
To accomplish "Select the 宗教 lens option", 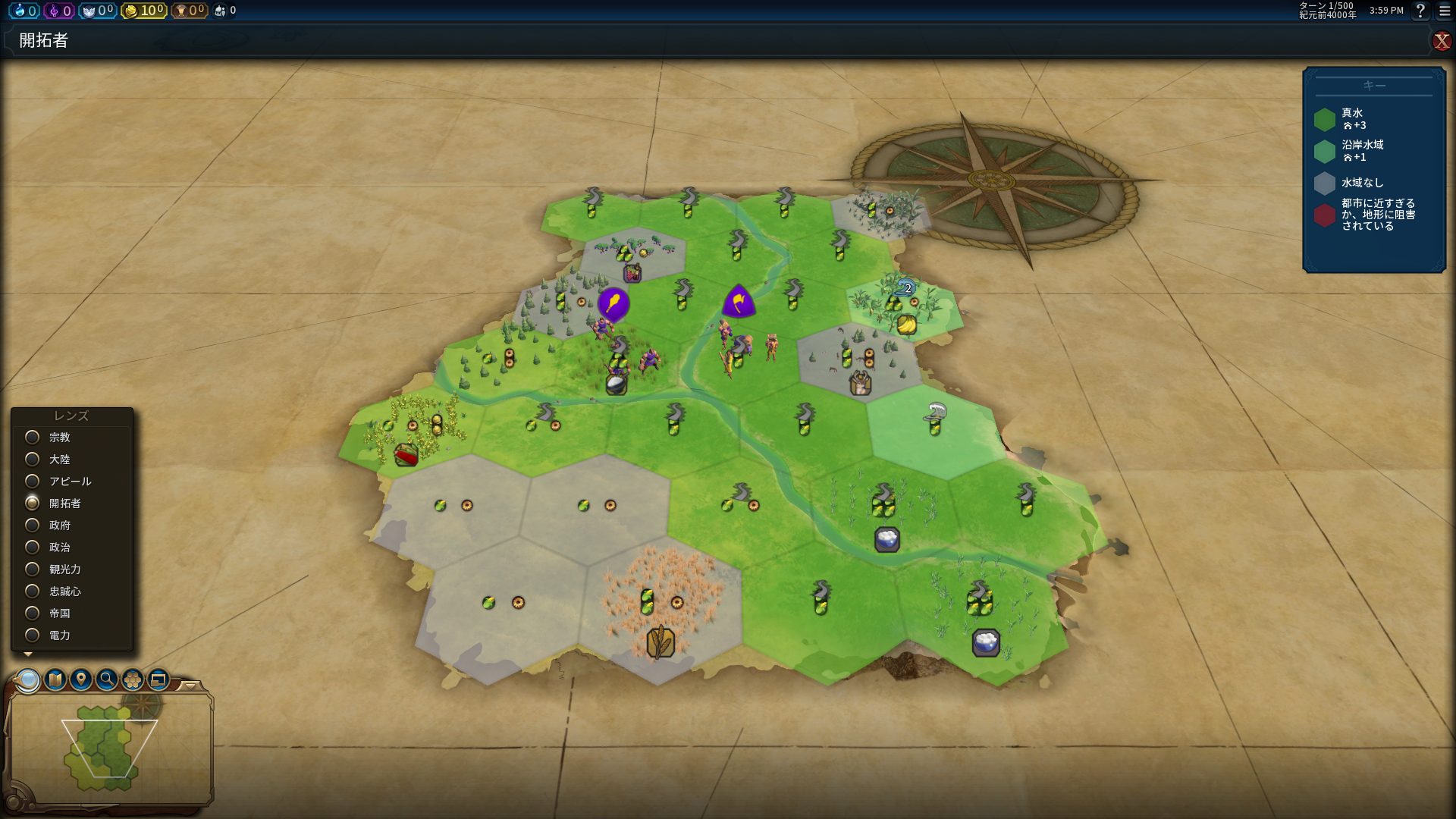I will coord(33,438).
